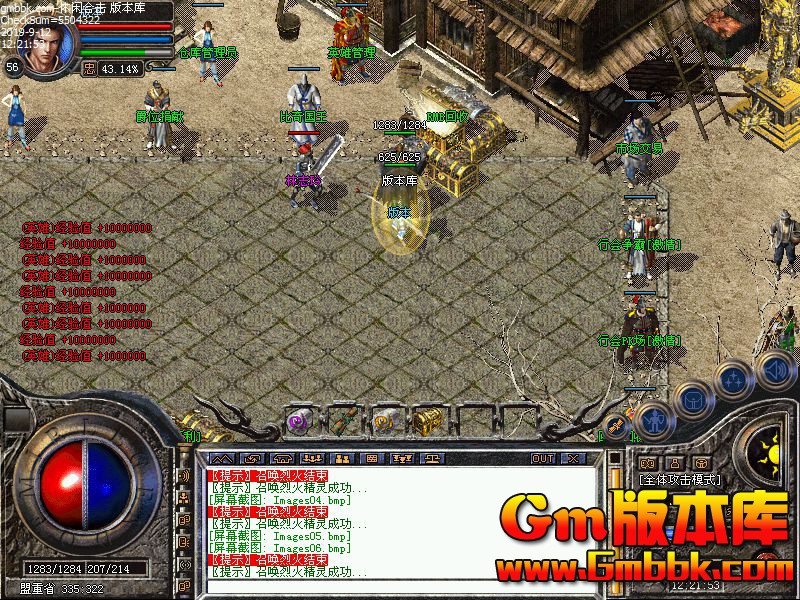Close the chat panel with X button

click(573, 458)
